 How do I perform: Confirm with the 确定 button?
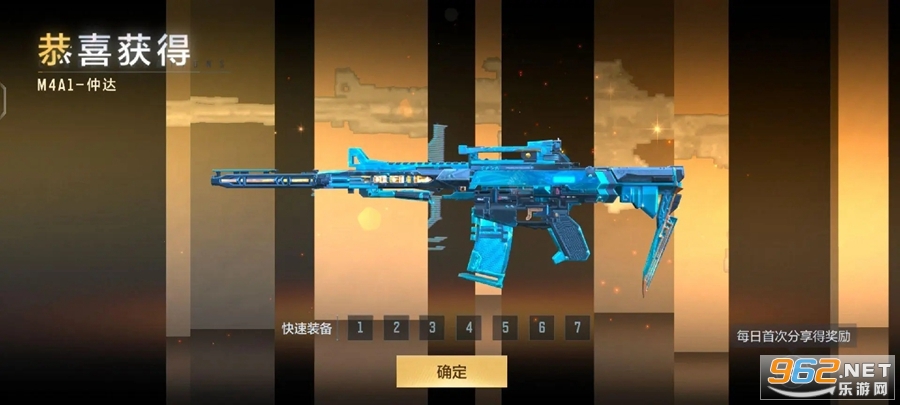451,371
